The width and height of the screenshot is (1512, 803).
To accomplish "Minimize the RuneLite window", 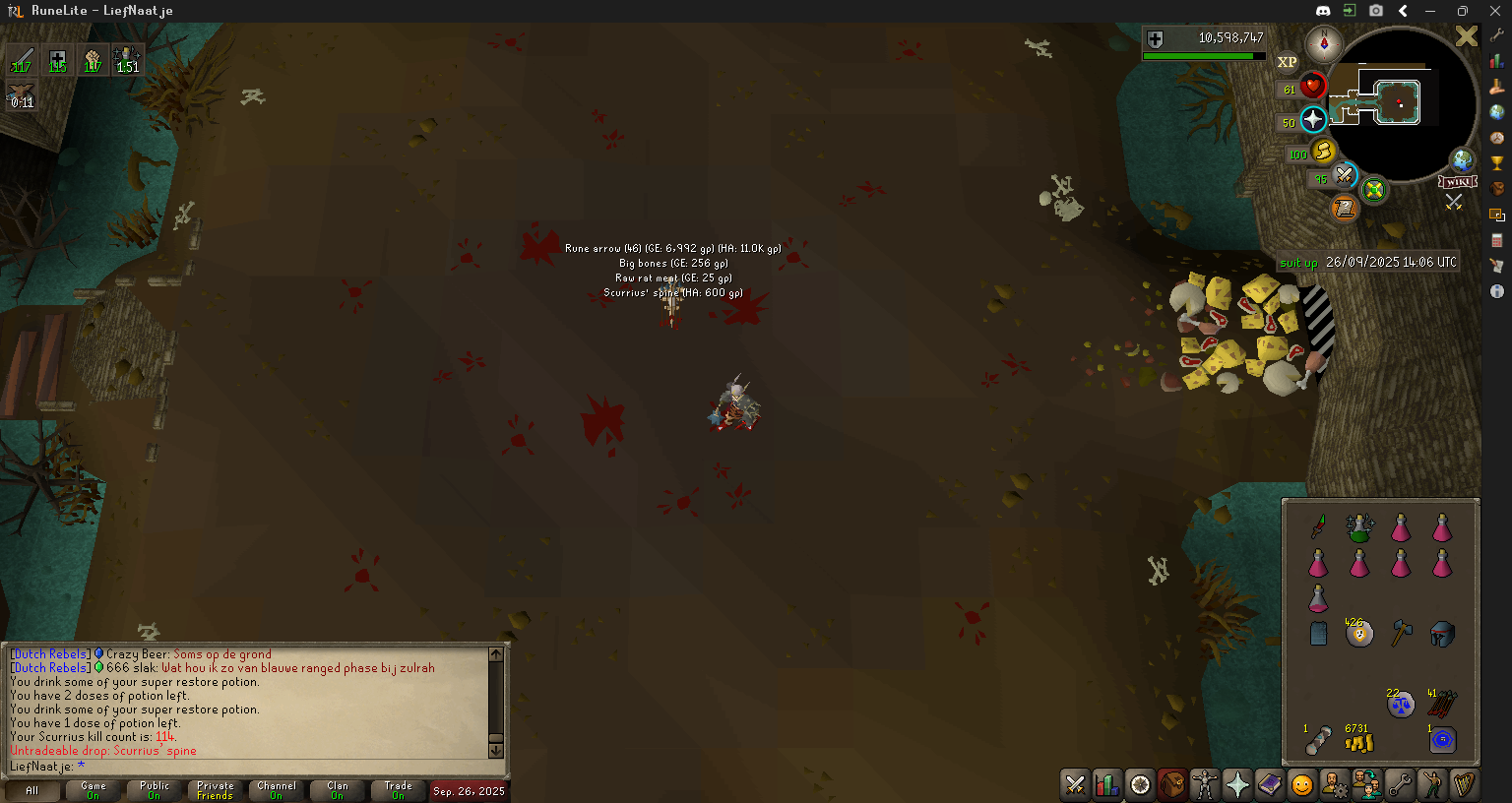I will (x=1430, y=11).
